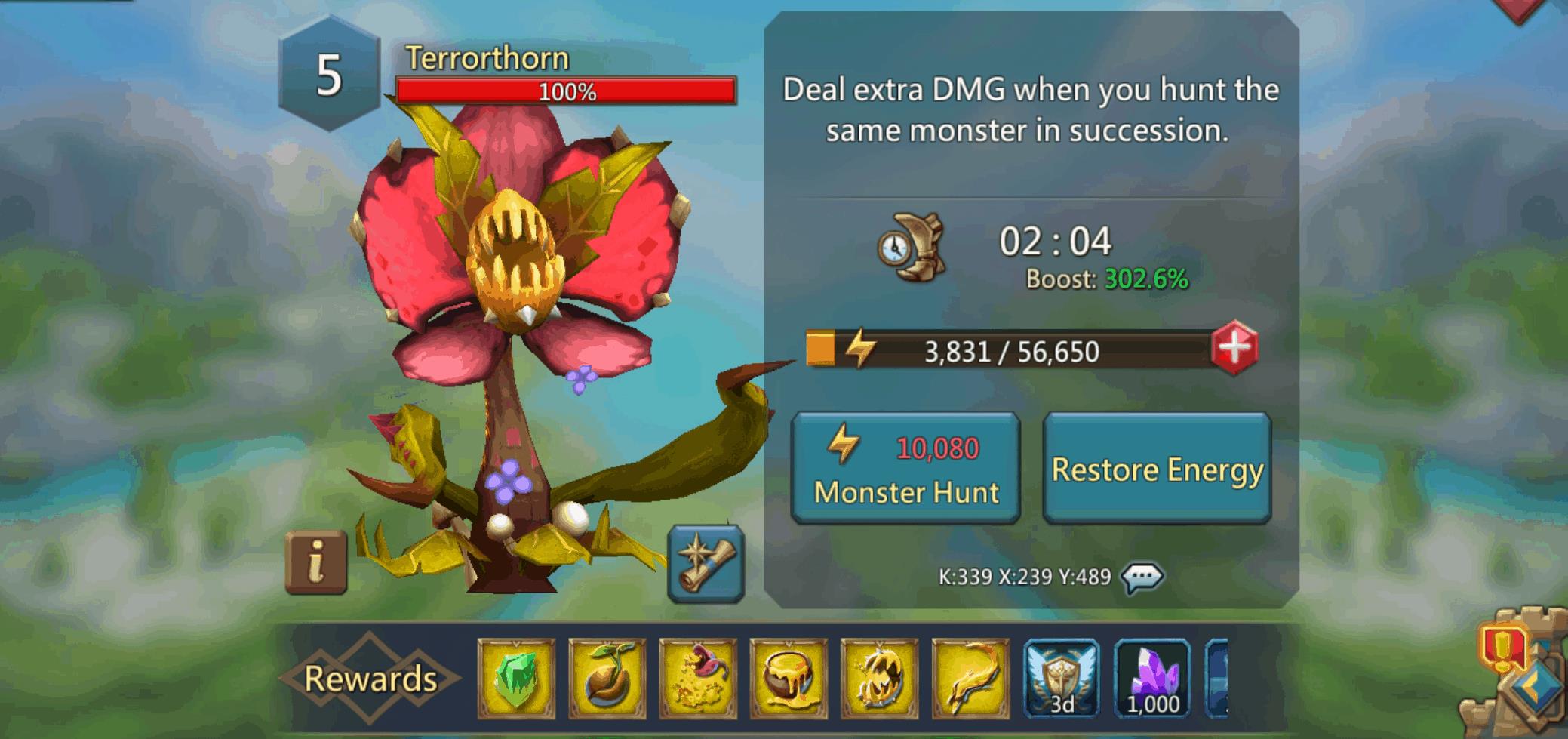Start the Monster Hunt for 10,080 energy
Image resolution: width=1568 pixels, height=739 pixels.
tap(905, 468)
